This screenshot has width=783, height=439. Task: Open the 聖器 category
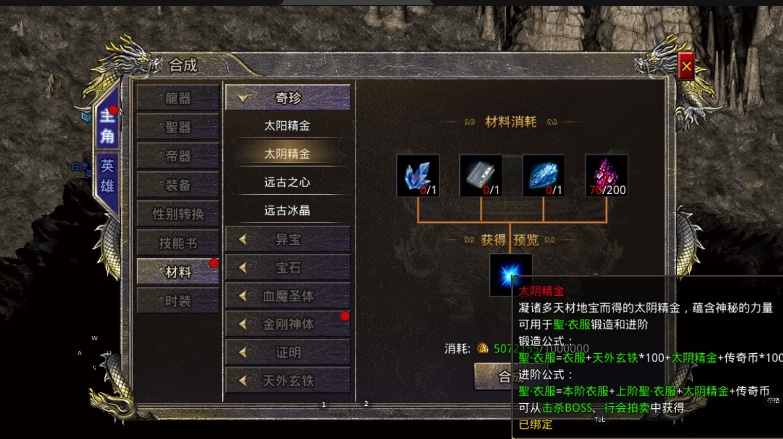click(x=178, y=127)
